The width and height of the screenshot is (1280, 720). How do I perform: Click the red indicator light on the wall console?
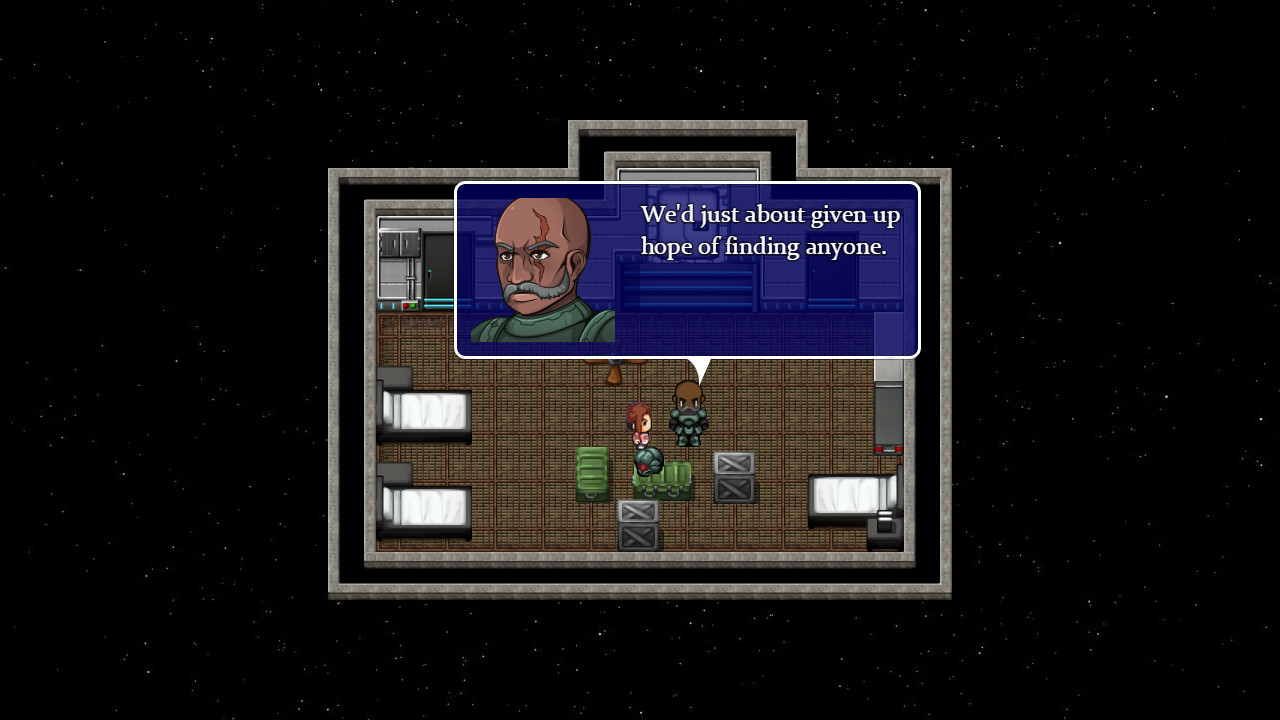click(406, 305)
